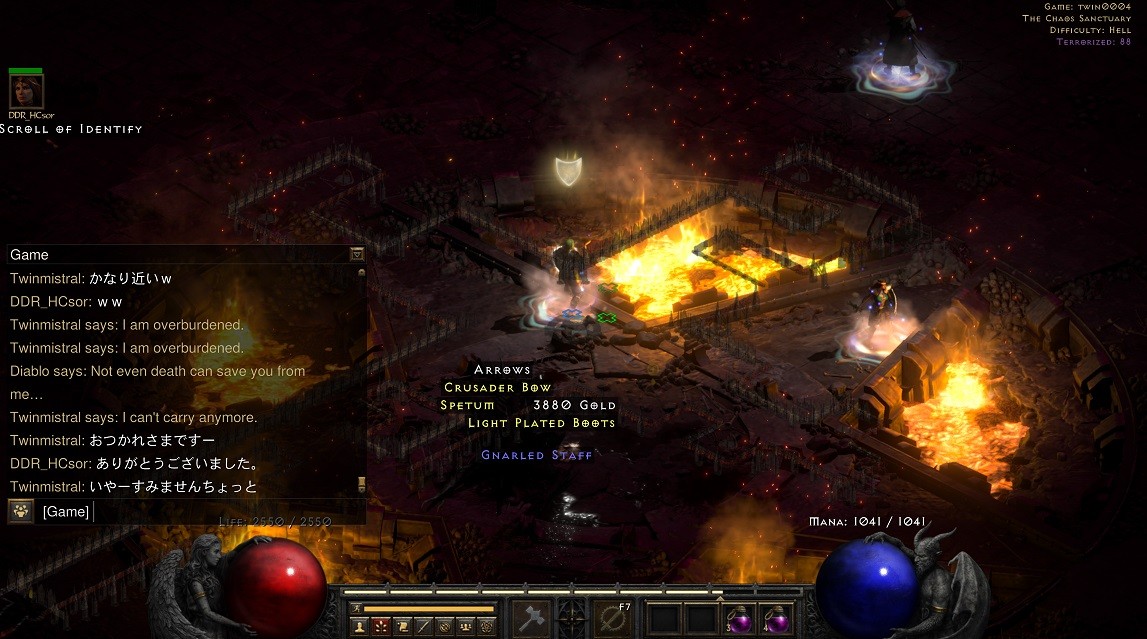
Task: Pick up the Spetum item label
Action: (x=468, y=405)
